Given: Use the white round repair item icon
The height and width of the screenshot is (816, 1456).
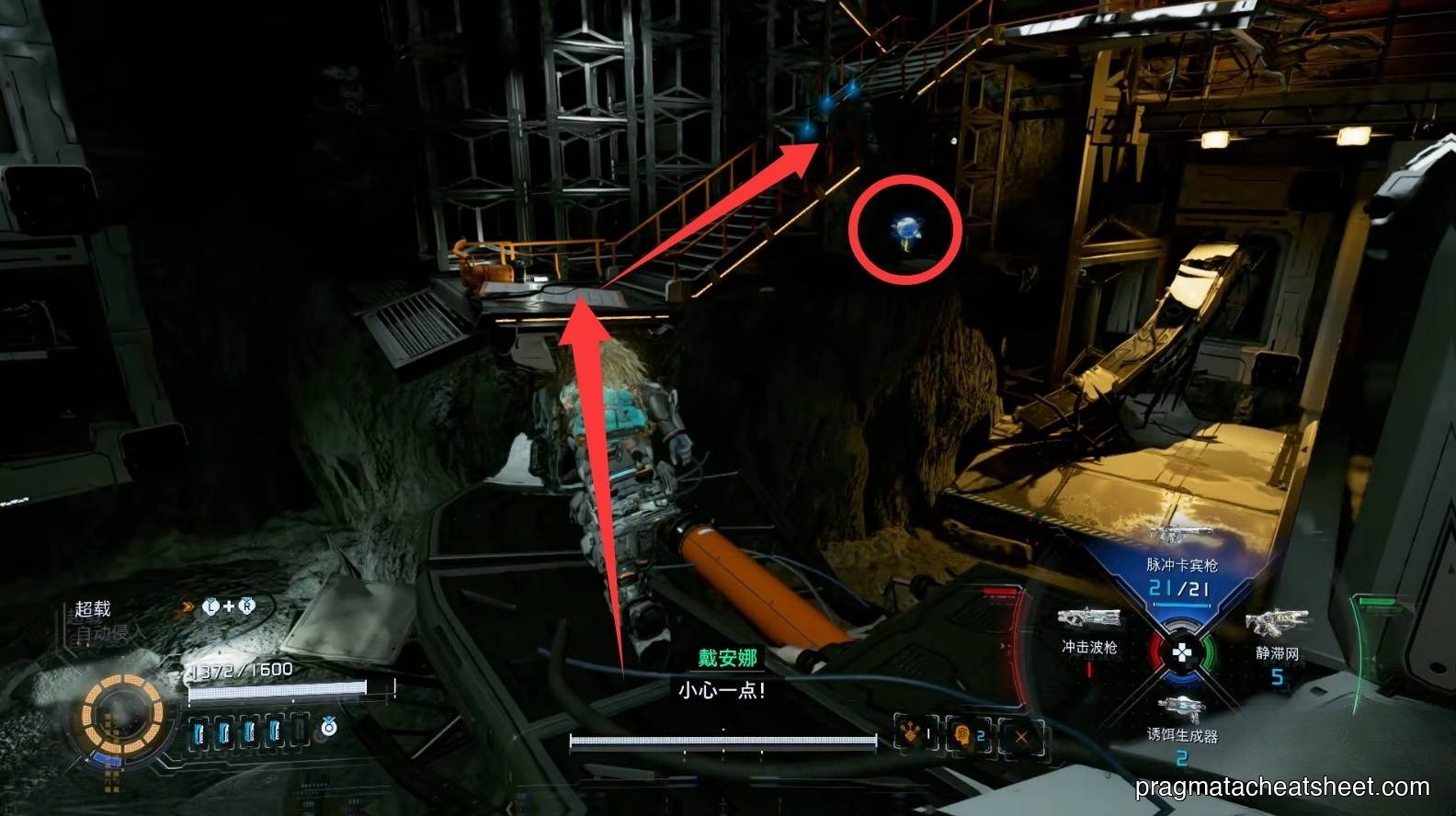Looking at the screenshot, I should pyautogui.click(x=328, y=728).
